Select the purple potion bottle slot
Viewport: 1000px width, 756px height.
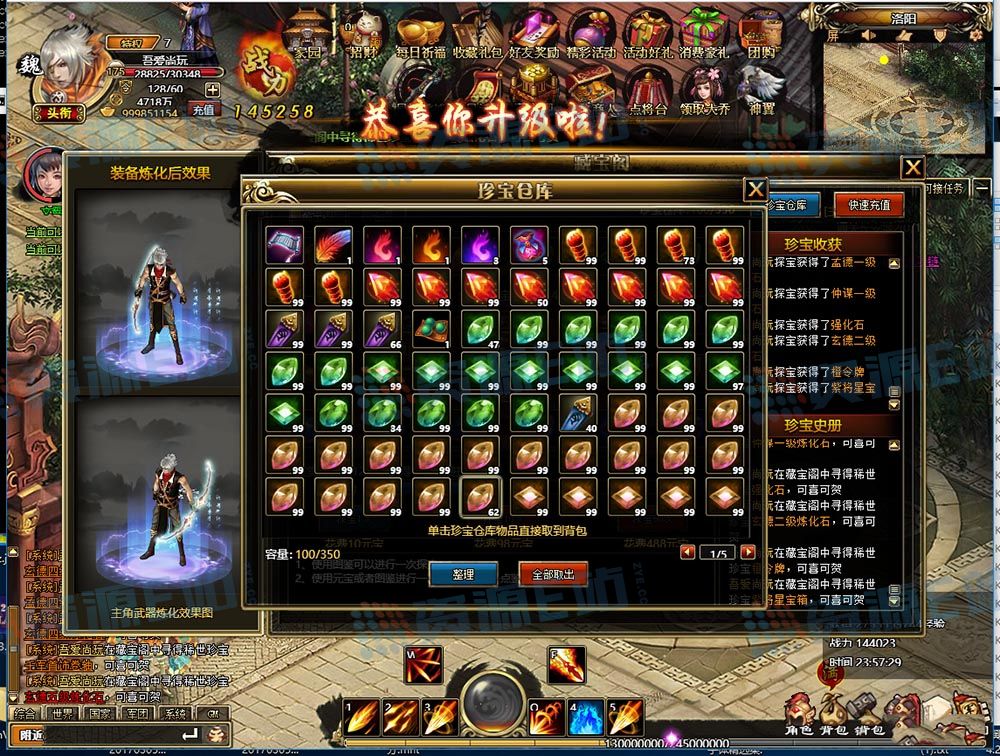click(x=527, y=245)
